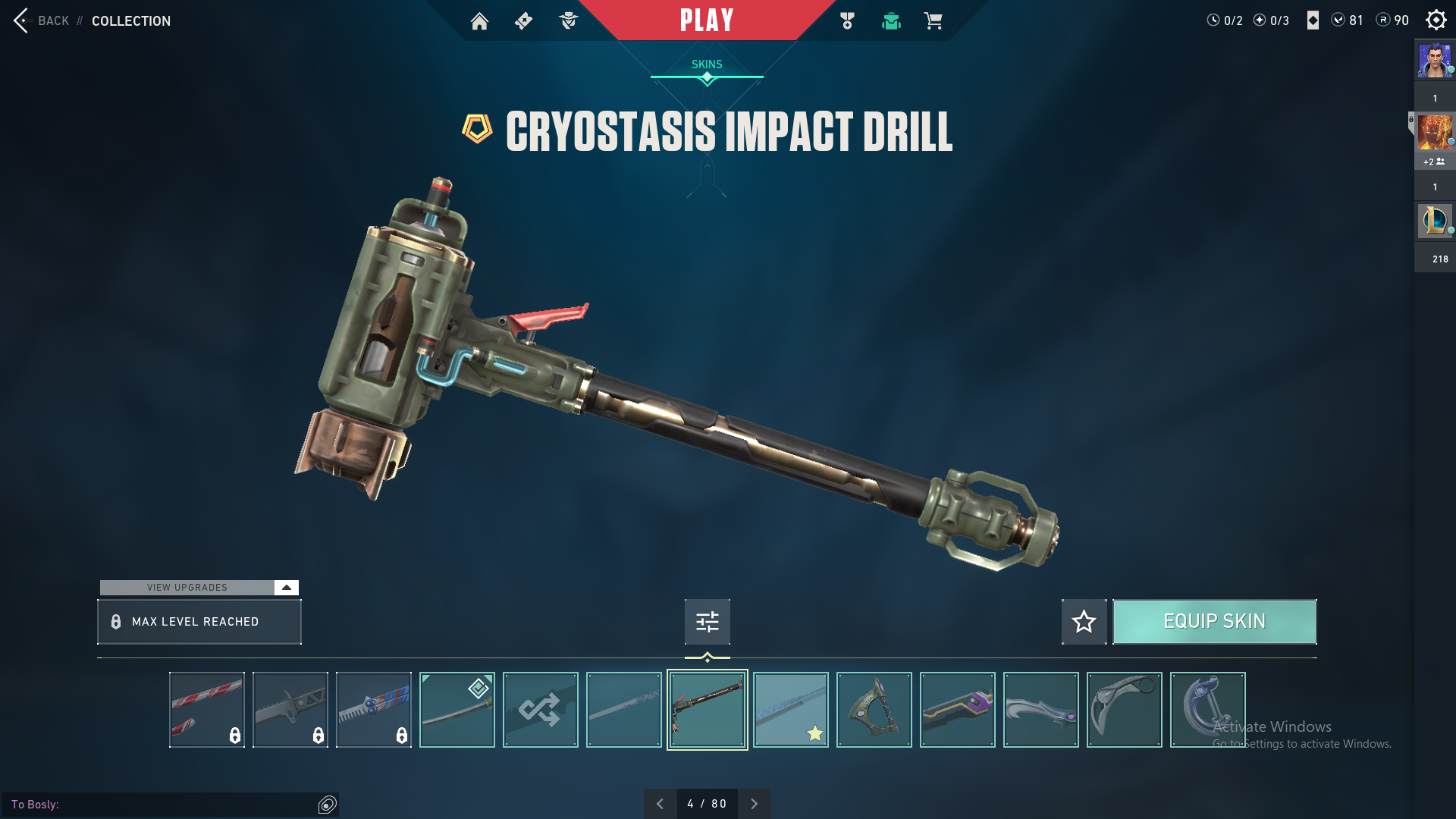This screenshot has width=1456, height=819.
Task: Select the candy cane melee thumbnail
Action: pyautogui.click(x=207, y=710)
